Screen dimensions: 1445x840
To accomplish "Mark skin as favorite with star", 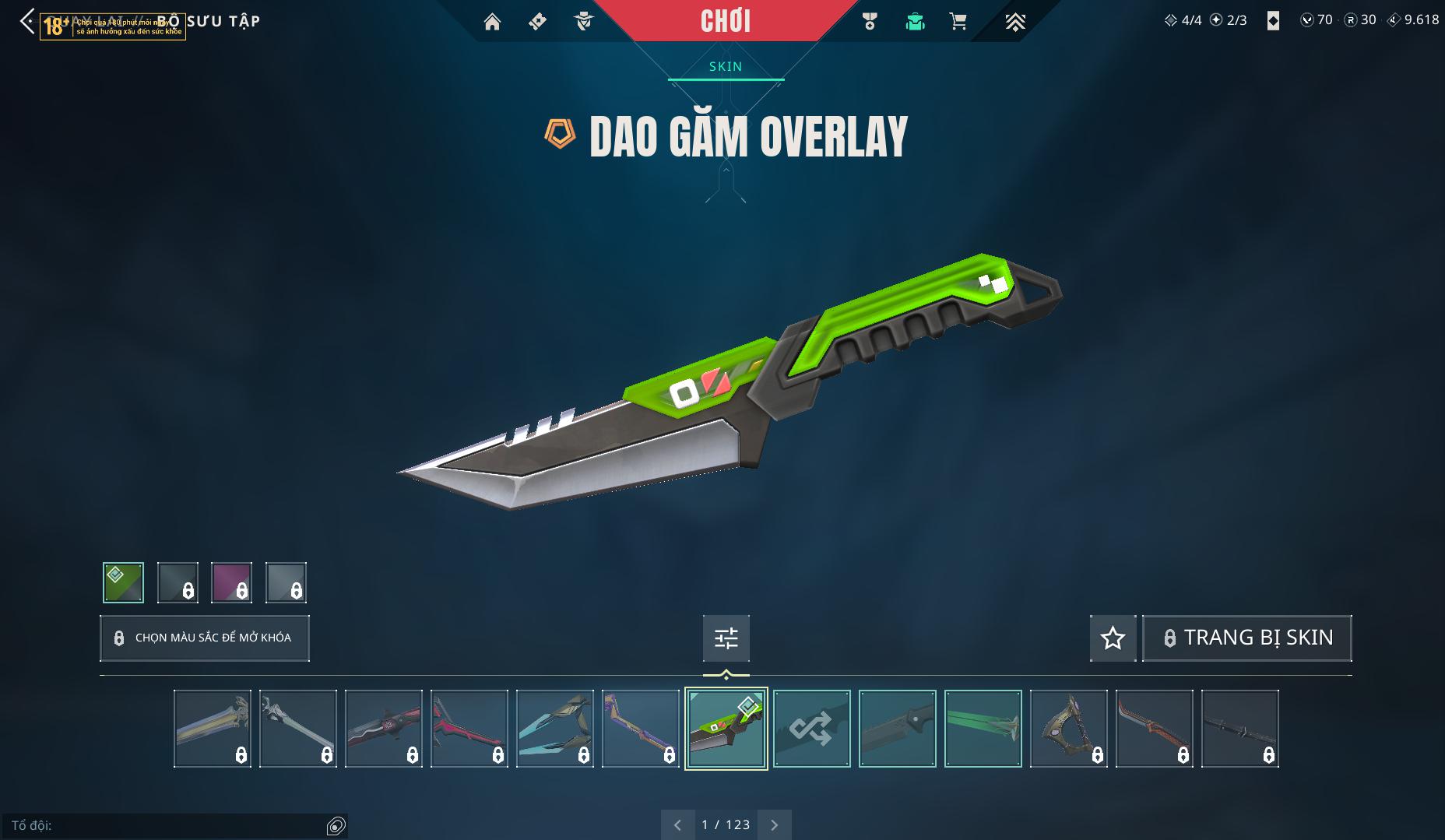I will pos(1113,638).
